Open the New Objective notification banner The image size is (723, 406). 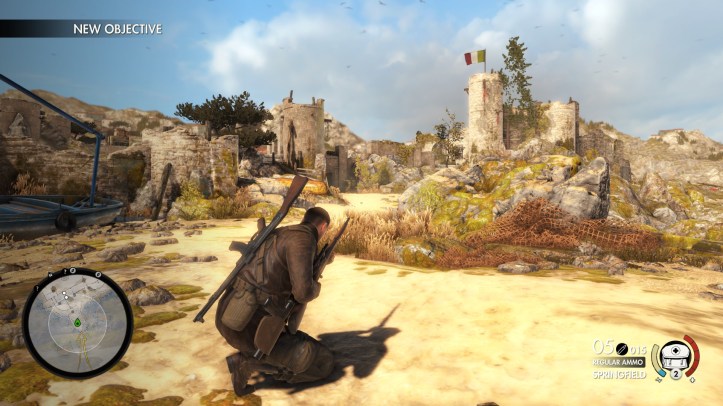click(117, 29)
